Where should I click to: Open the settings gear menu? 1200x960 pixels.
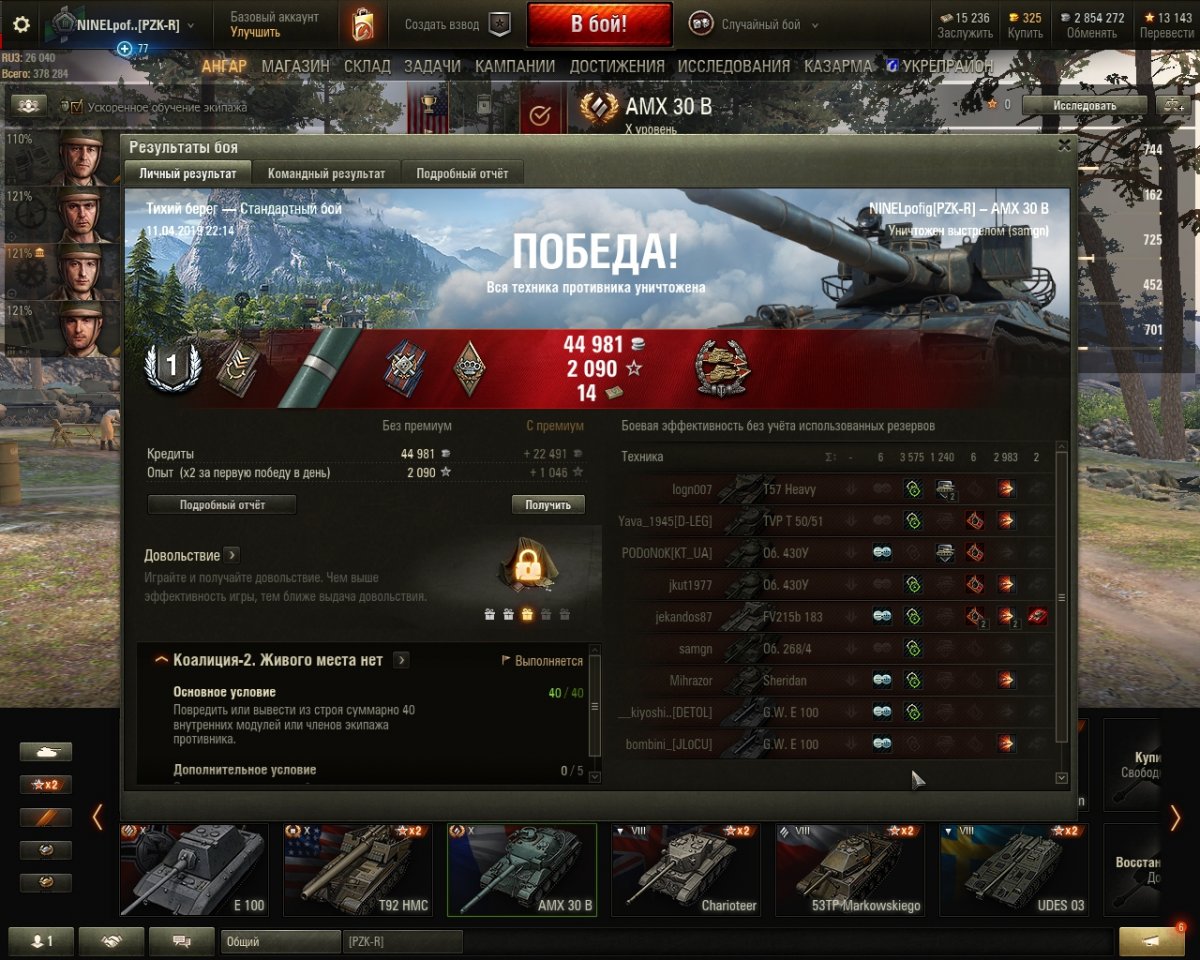pyautogui.click(x=21, y=25)
